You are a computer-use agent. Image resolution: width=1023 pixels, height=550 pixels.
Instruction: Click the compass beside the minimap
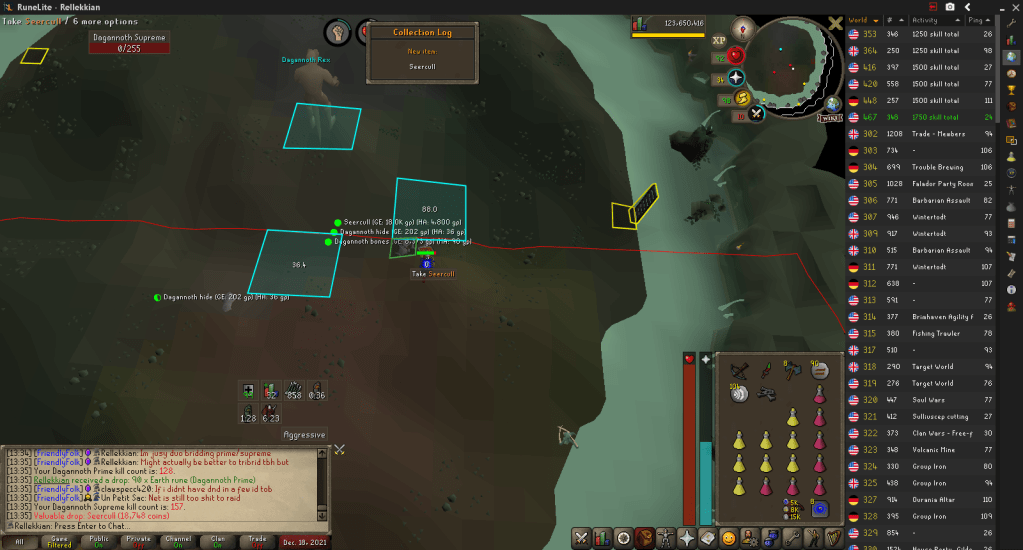(742, 28)
